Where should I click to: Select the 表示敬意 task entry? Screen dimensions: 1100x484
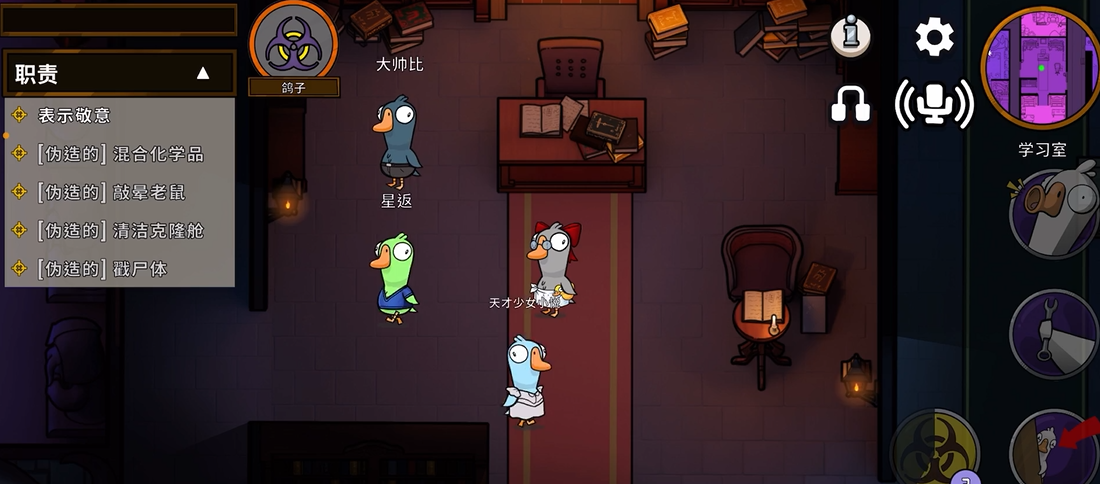click(74, 115)
